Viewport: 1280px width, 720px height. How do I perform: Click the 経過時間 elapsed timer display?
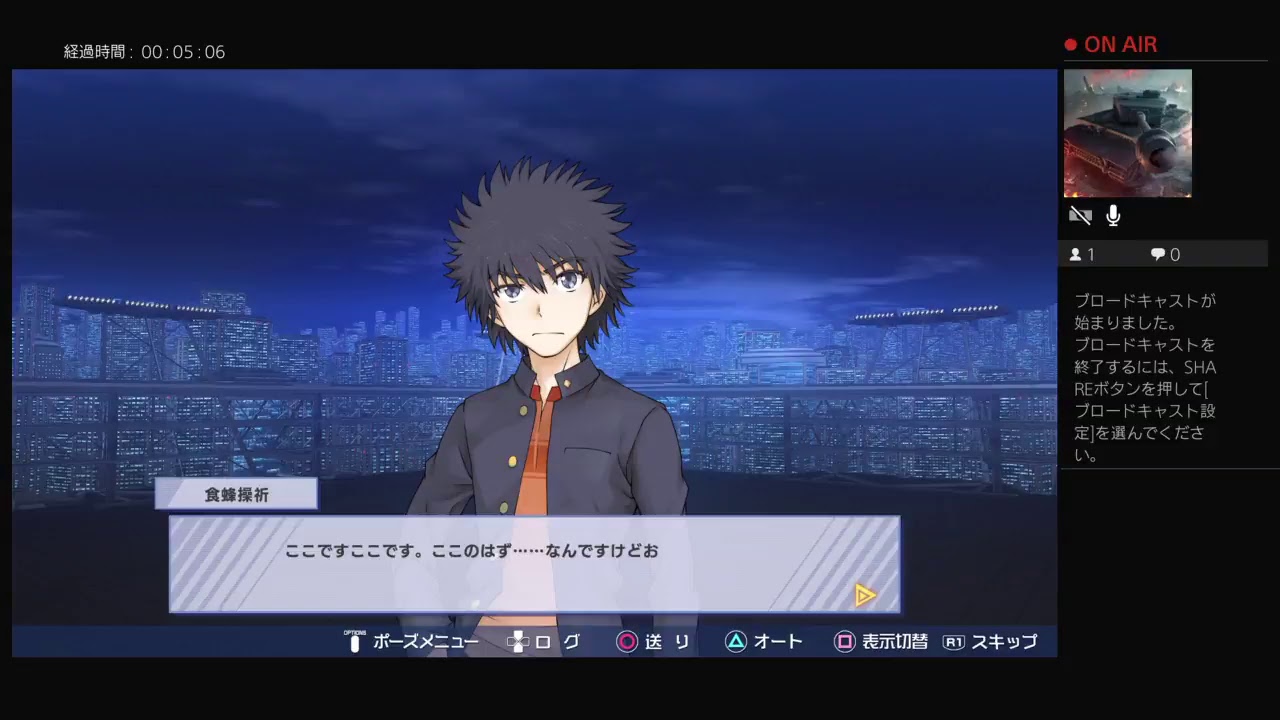[x=142, y=52]
